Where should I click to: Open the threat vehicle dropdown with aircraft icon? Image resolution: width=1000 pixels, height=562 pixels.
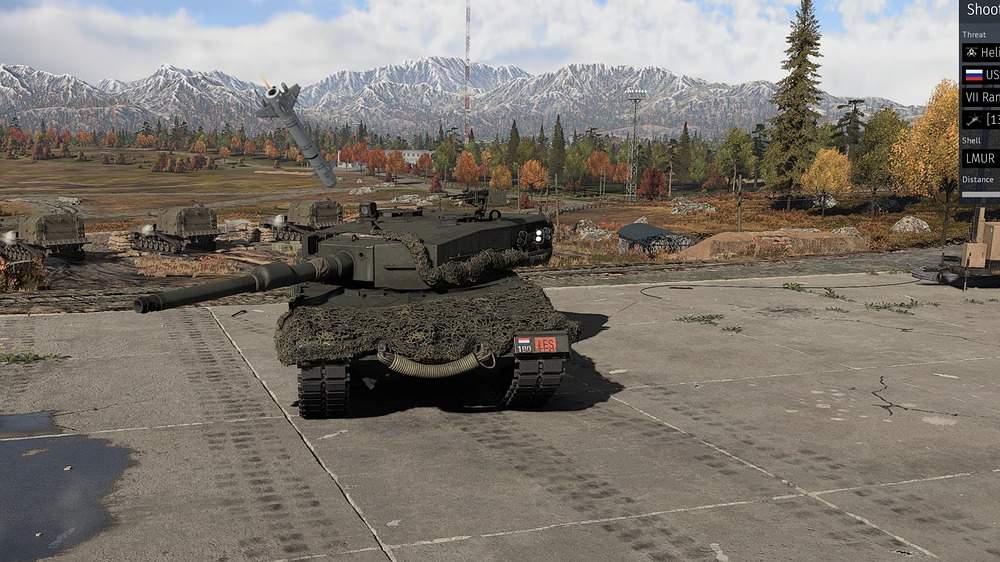click(x=981, y=119)
